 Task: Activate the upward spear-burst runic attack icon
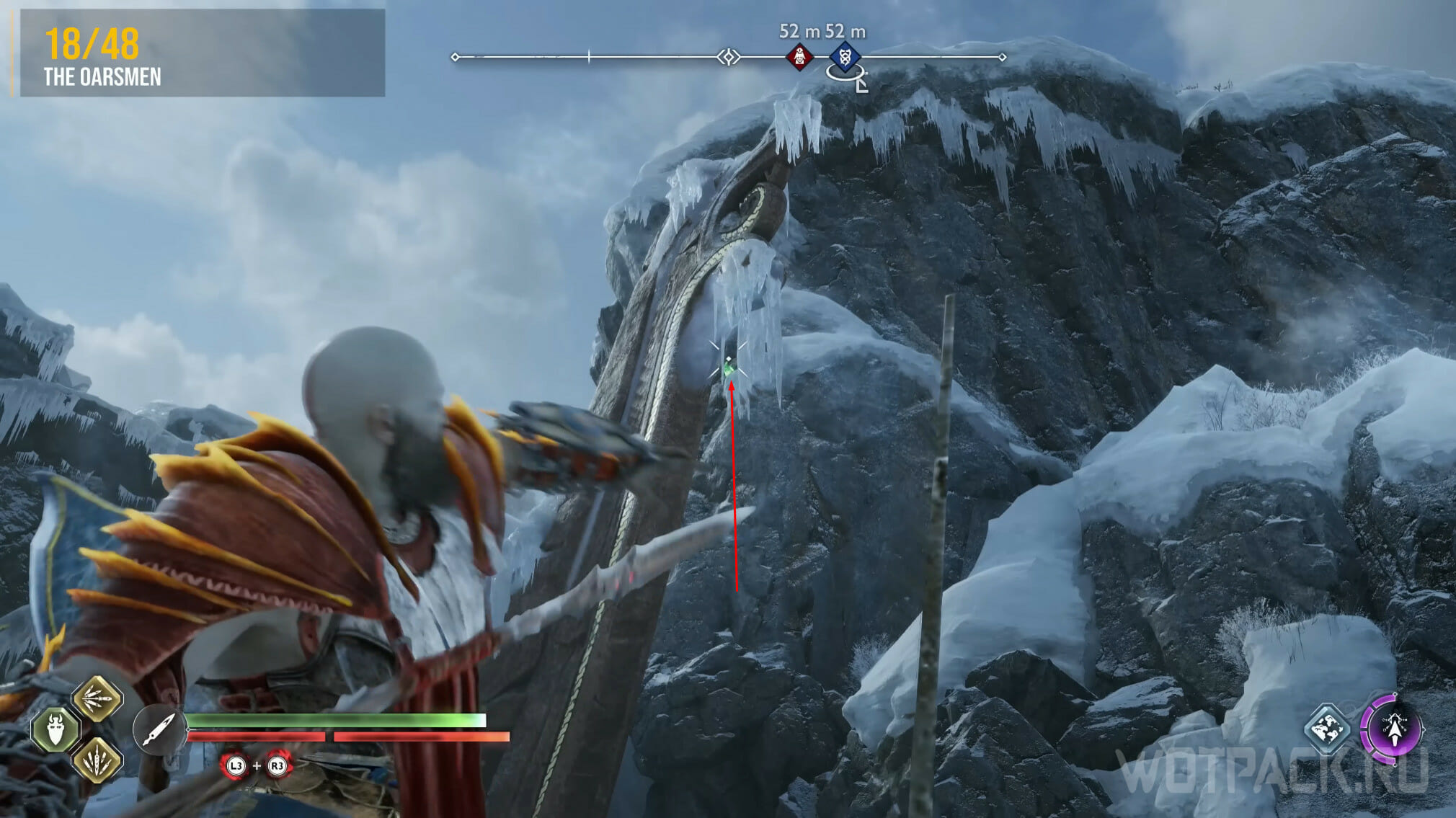pyautogui.click(x=97, y=760)
